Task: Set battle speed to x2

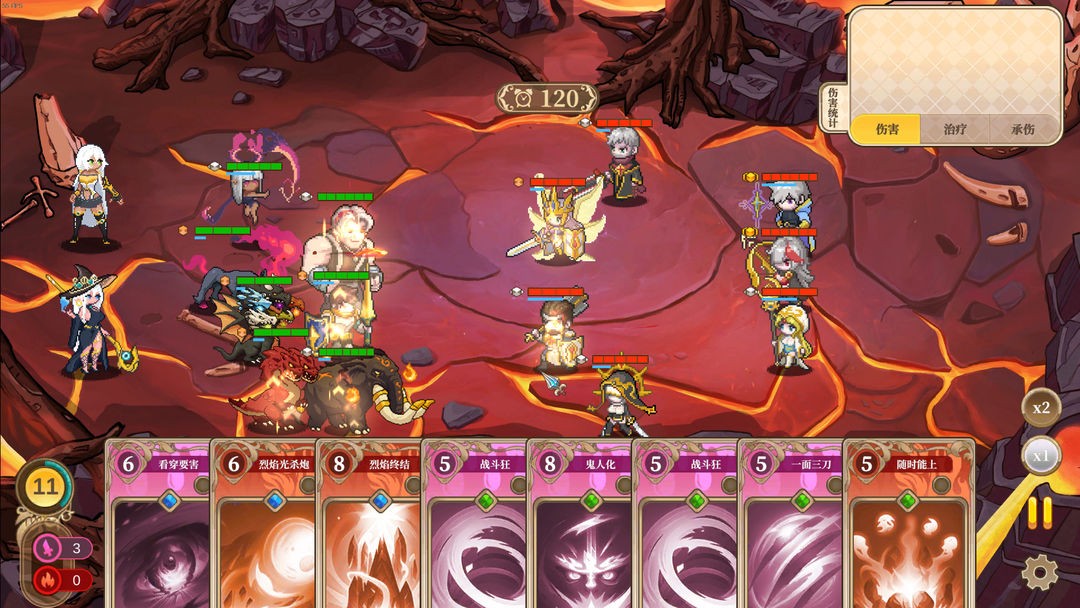Action: 1041,407
